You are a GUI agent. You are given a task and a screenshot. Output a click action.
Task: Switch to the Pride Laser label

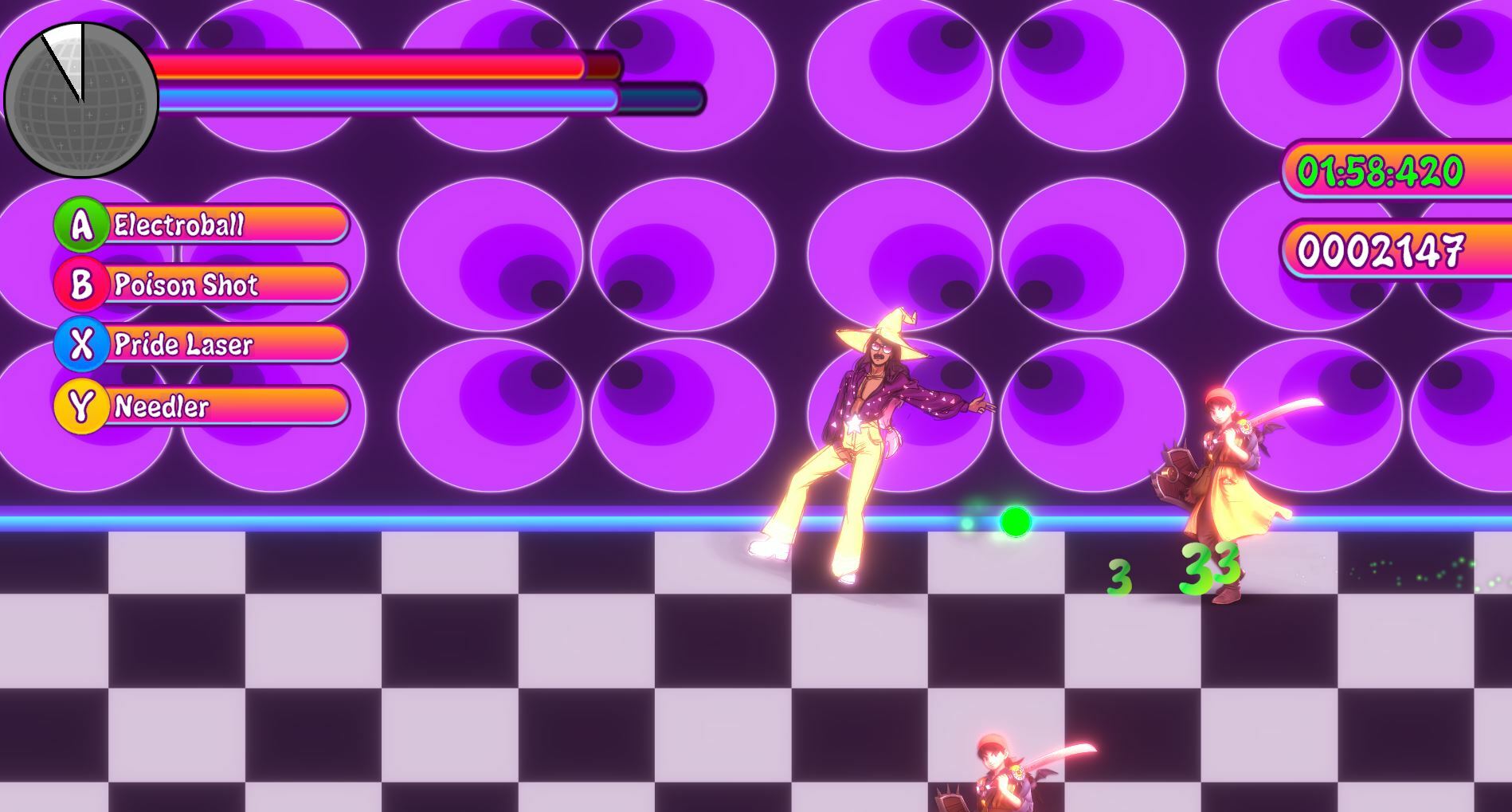[x=183, y=346]
